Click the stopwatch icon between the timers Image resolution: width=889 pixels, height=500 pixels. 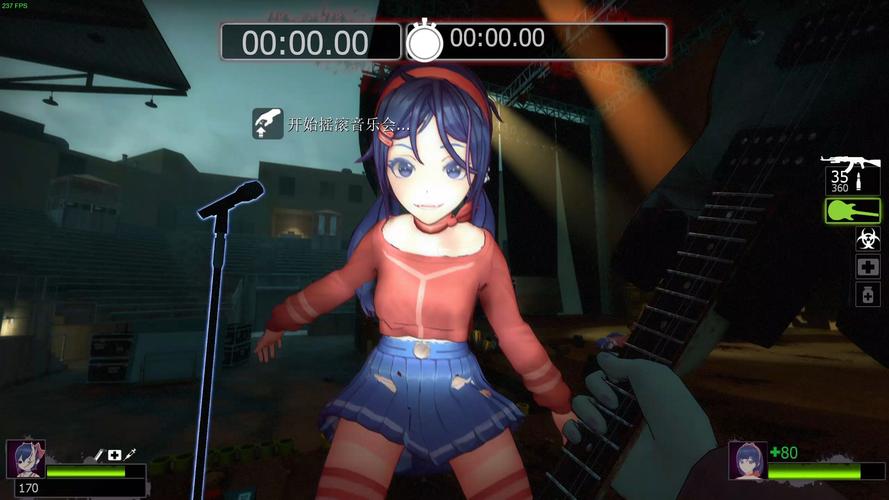click(x=424, y=41)
